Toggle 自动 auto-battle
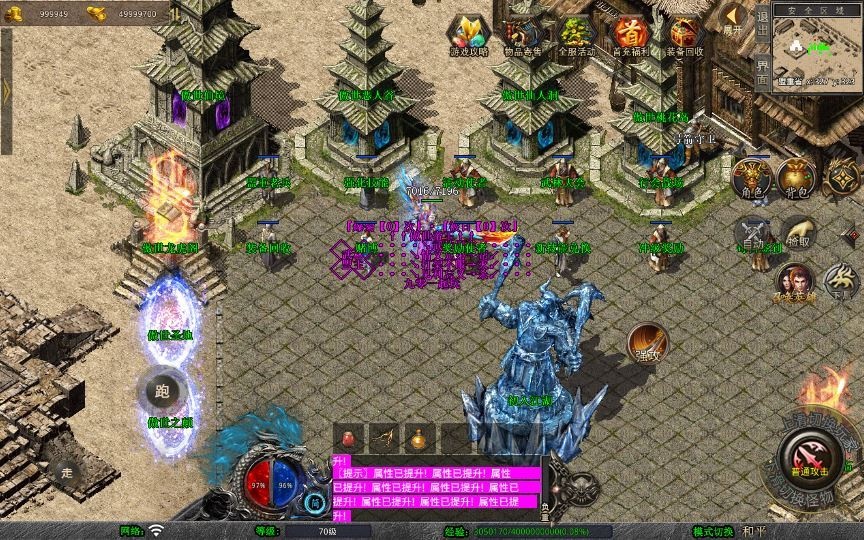Viewport: 864px width, 540px height. (750, 233)
